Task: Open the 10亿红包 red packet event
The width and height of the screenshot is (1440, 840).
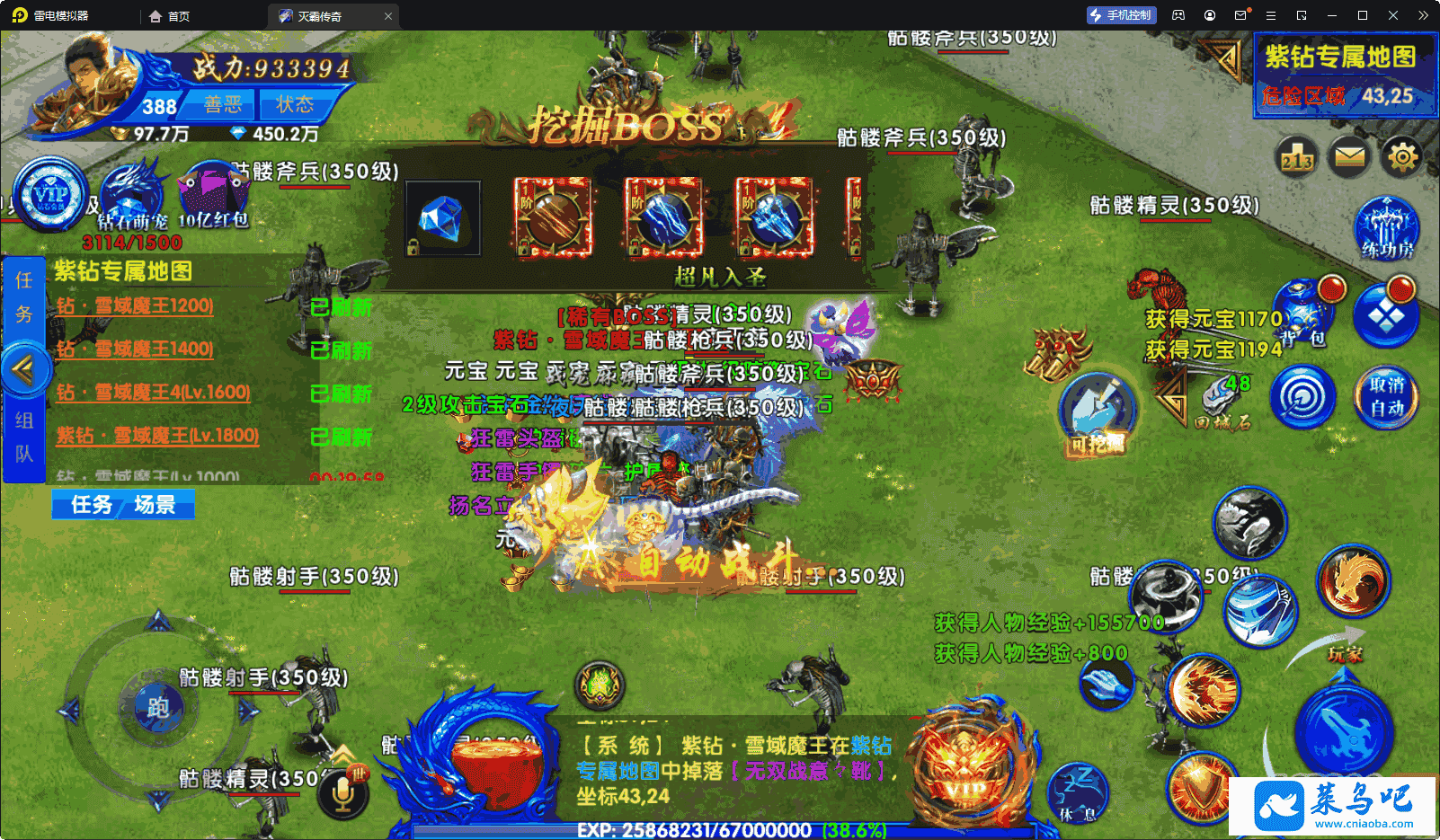Action: [213, 194]
